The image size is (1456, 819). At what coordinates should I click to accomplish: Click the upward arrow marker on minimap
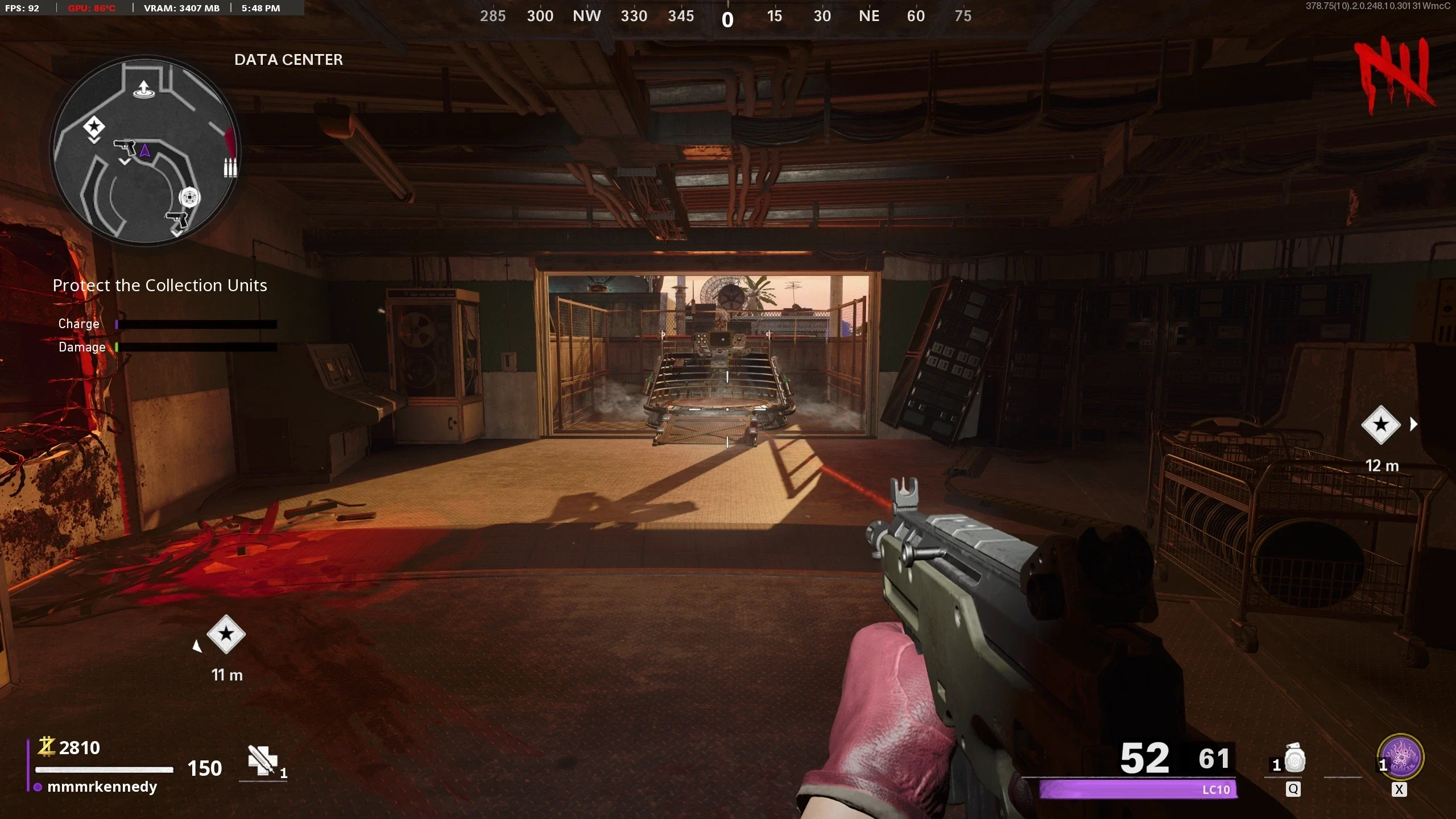click(144, 89)
